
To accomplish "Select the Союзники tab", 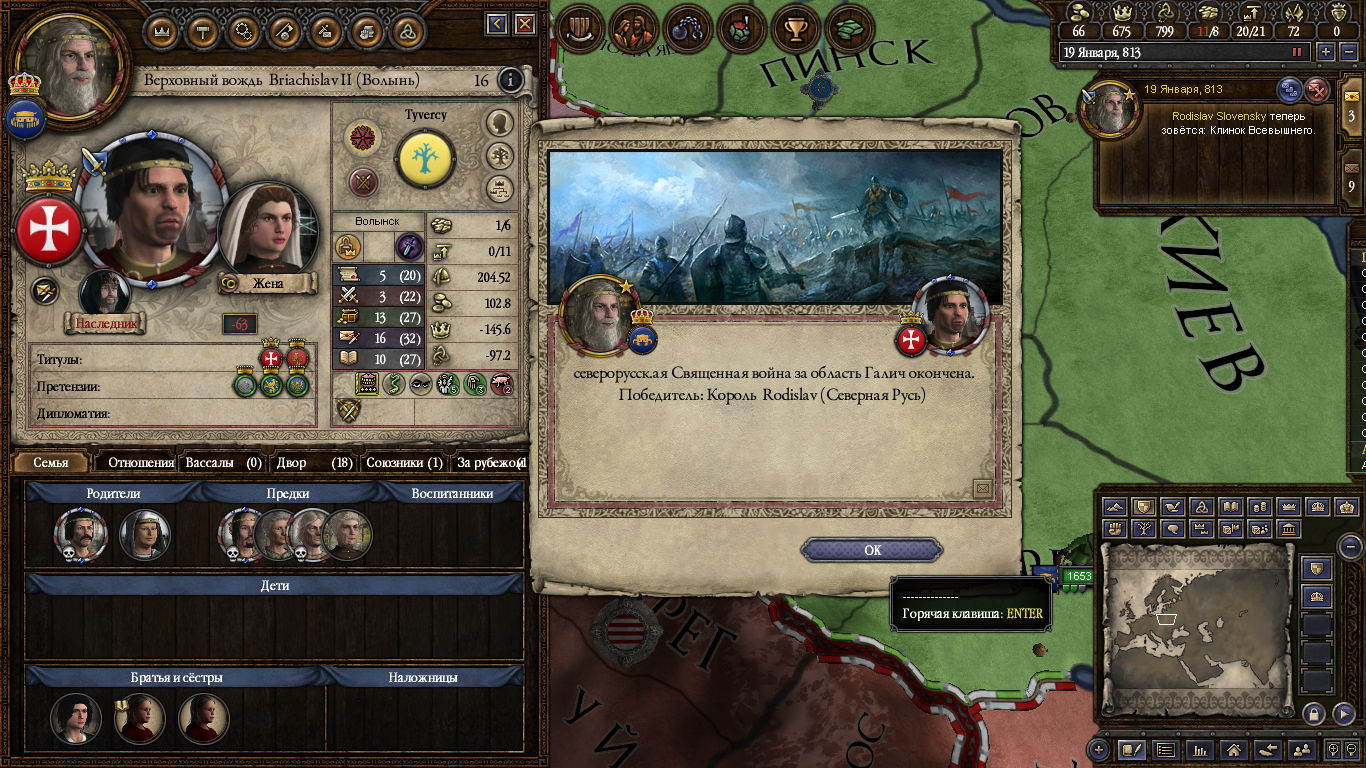I will 404,463.
